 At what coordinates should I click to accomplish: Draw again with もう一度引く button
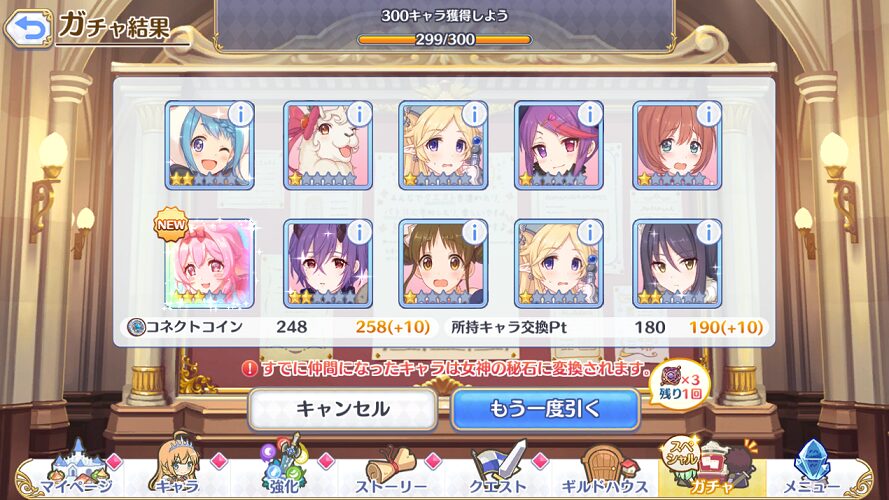pos(545,408)
